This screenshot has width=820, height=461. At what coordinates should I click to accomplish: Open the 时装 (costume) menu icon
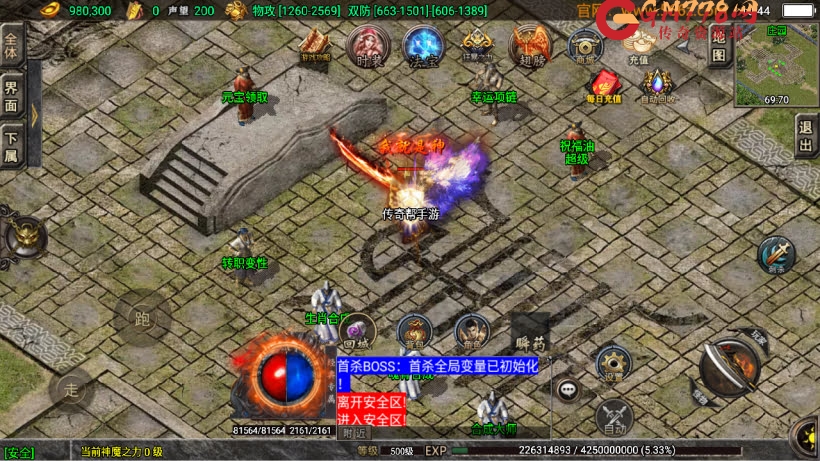[x=367, y=45]
